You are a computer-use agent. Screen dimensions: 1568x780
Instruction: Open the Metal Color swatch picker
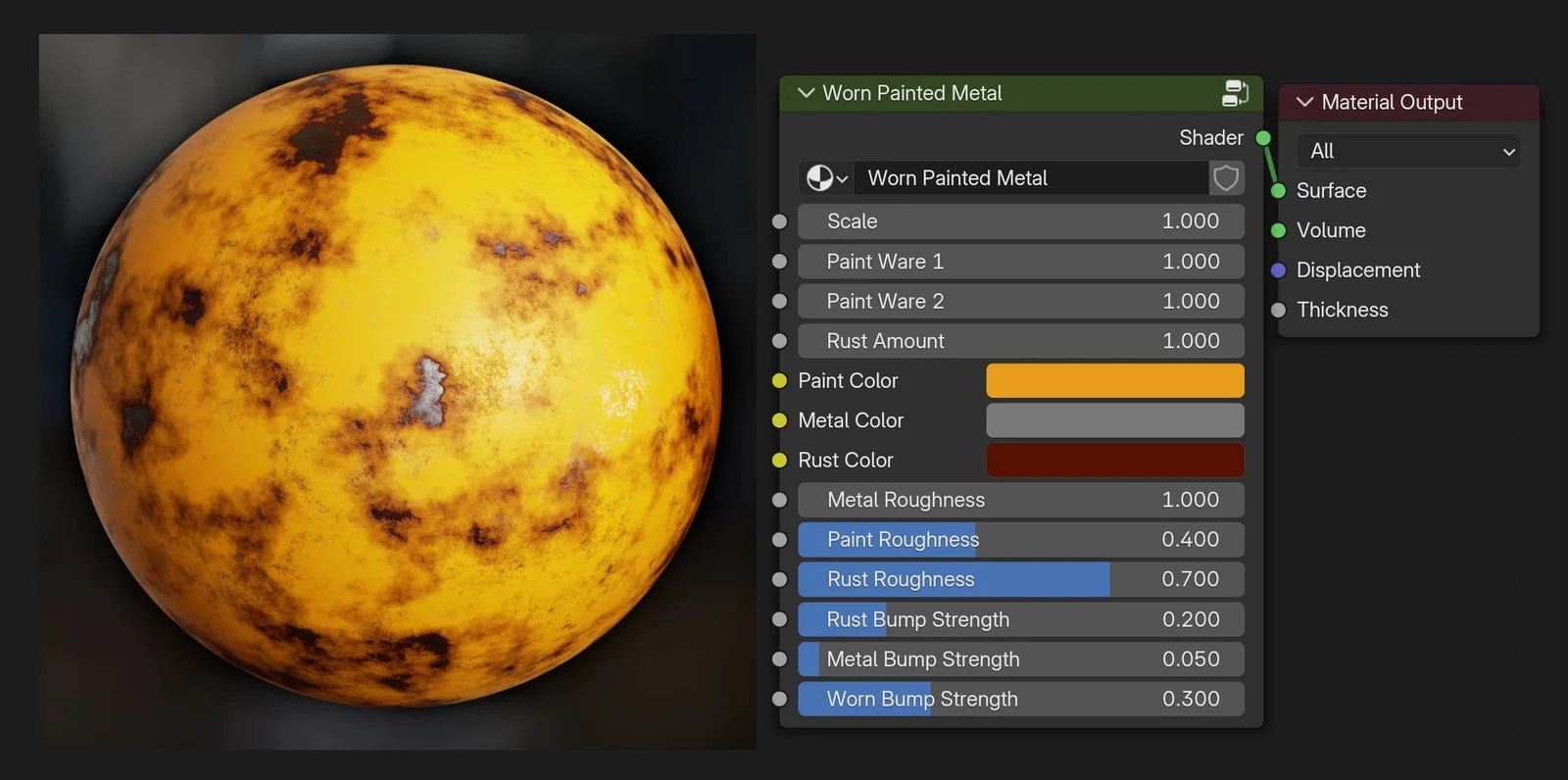[x=1114, y=419]
